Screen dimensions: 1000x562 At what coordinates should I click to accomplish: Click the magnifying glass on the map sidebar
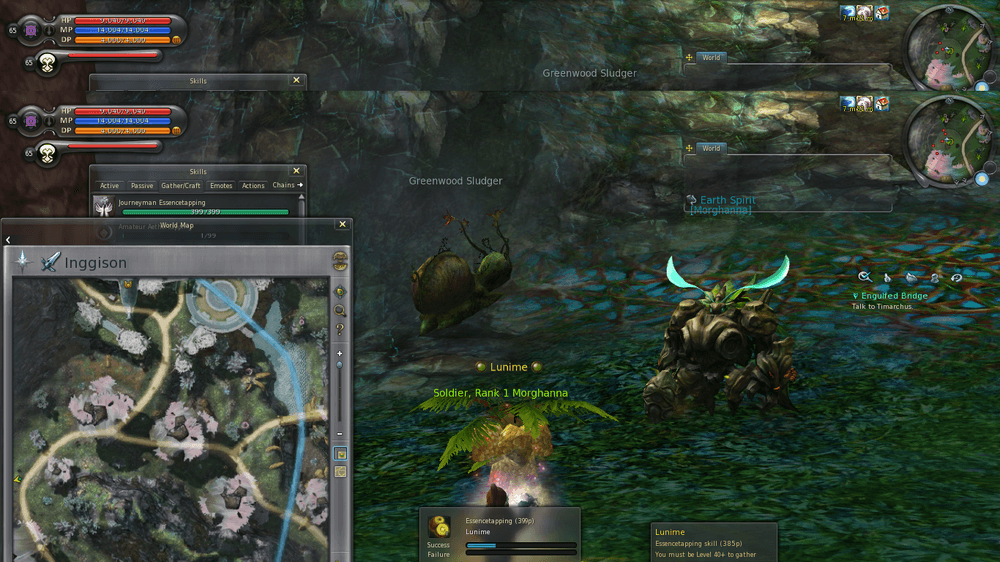pos(340,311)
